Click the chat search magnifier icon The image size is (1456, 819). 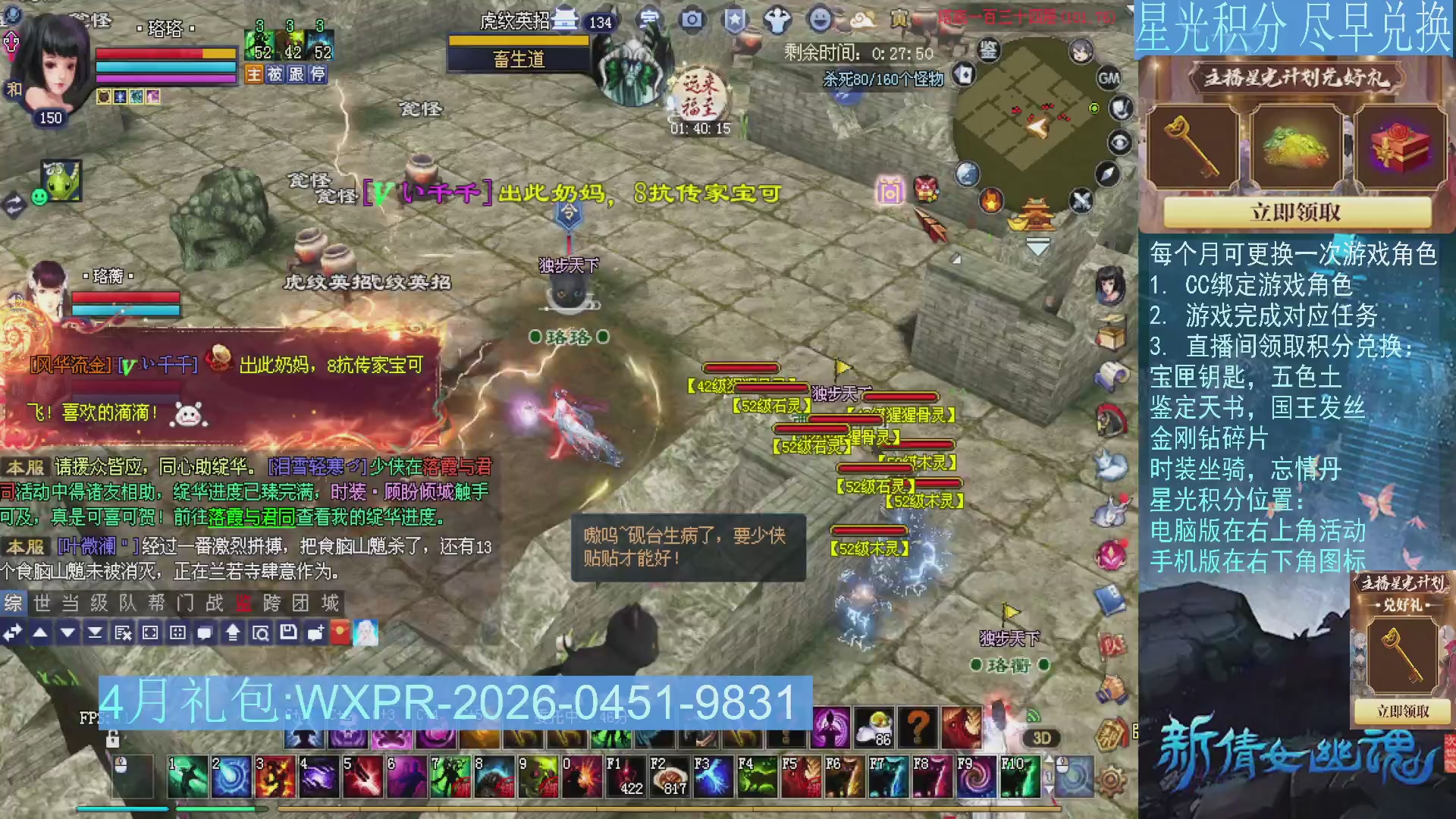(260, 632)
